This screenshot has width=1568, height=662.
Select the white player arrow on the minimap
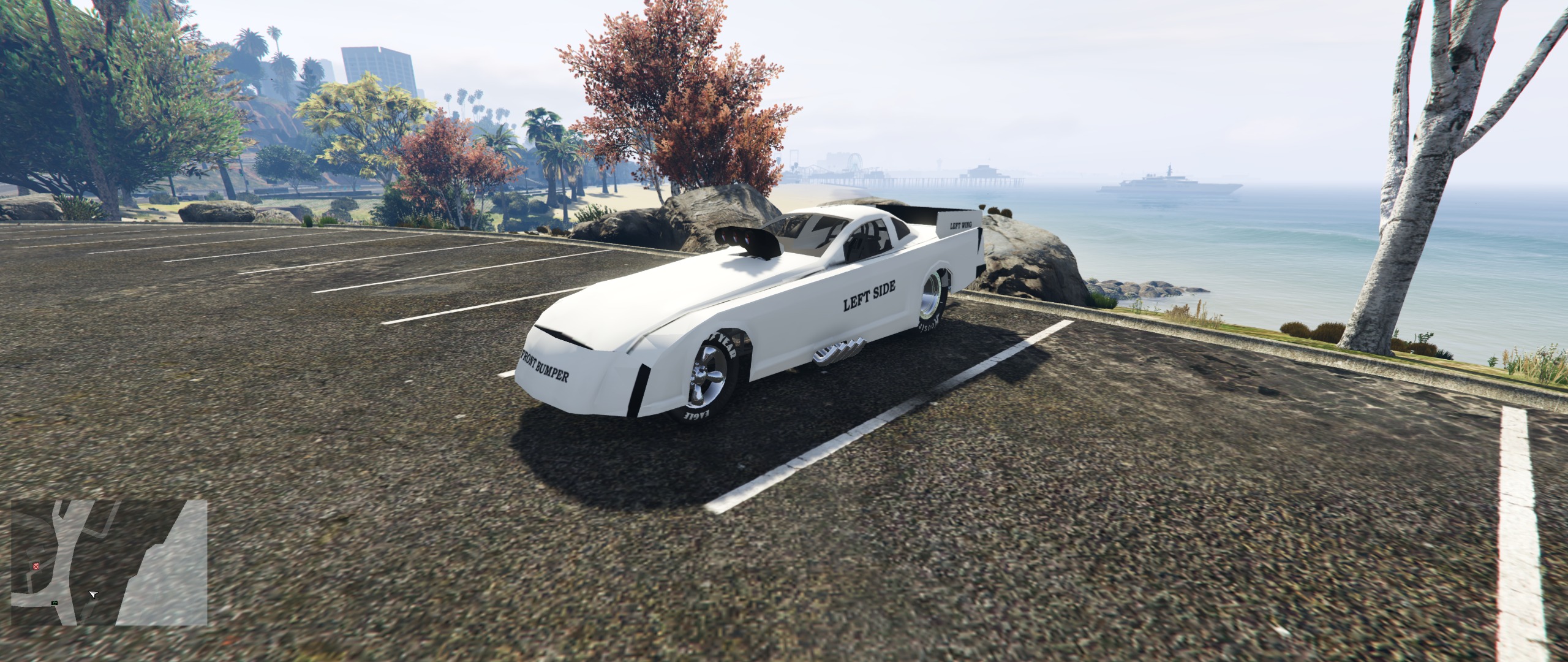pyautogui.click(x=93, y=595)
